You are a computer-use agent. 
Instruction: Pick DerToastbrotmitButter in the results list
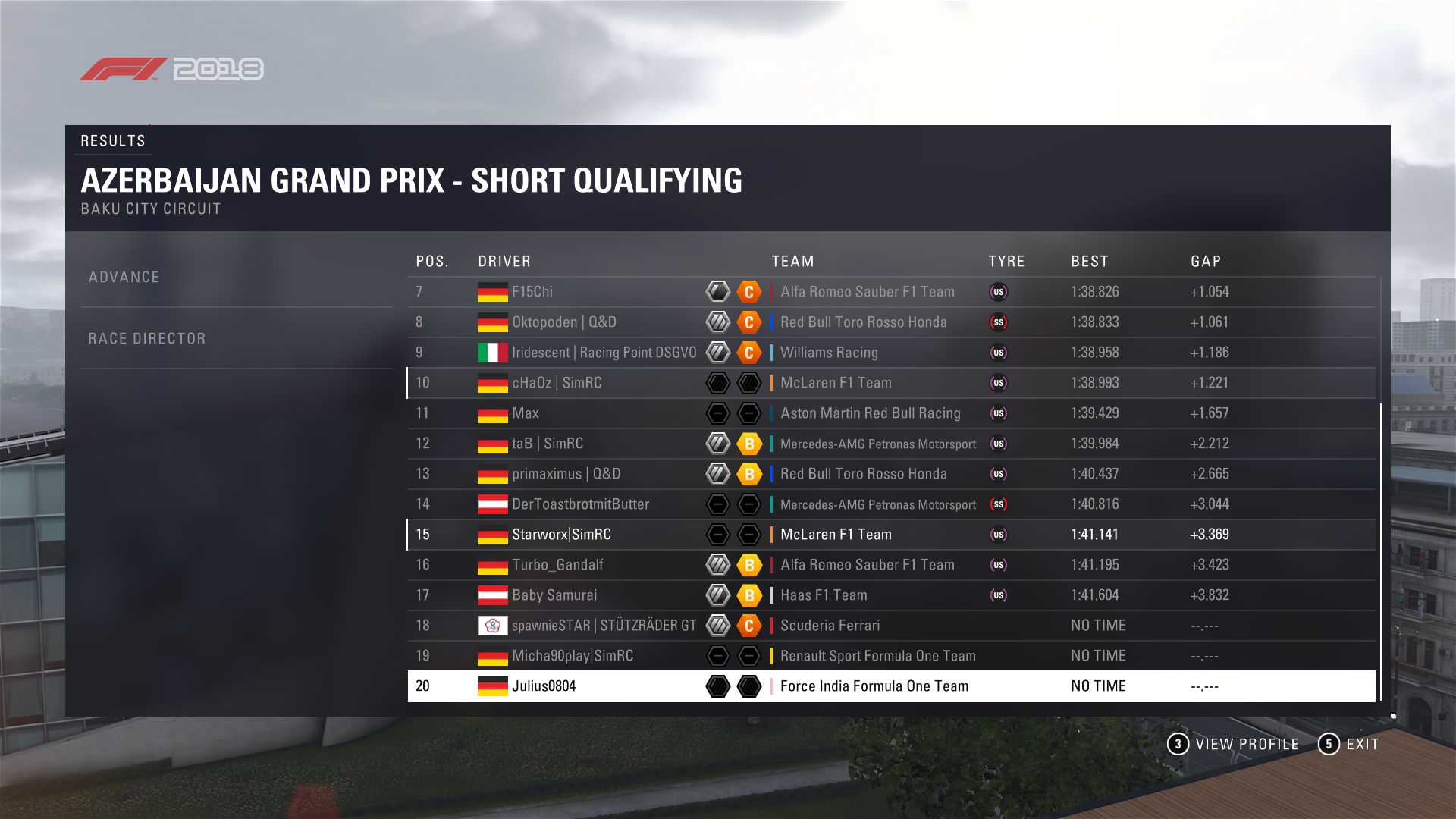(x=580, y=504)
